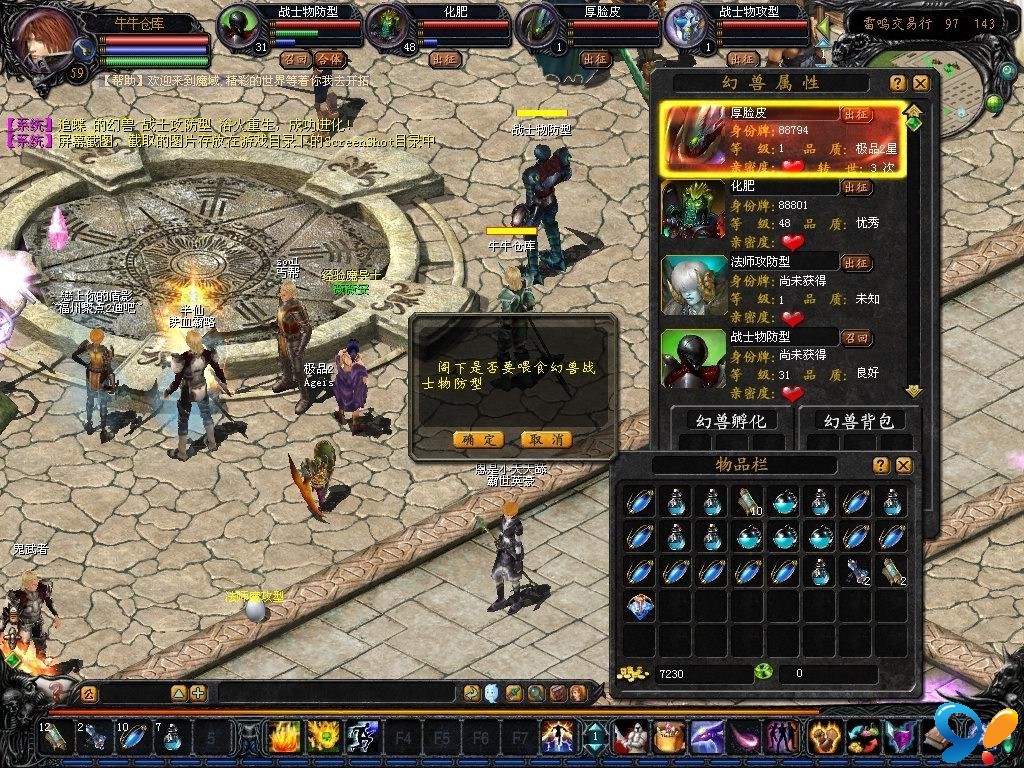Cancel the feeding prompt with 取消
The width and height of the screenshot is (1024, 768).
(546, 439)
